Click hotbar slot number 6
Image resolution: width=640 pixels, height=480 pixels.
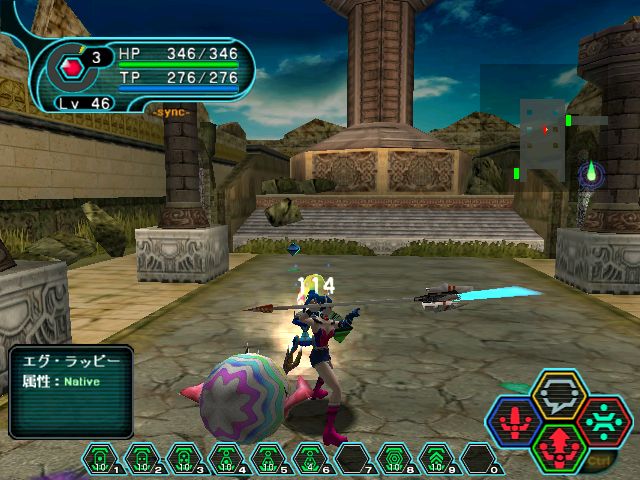click(307, 460)
